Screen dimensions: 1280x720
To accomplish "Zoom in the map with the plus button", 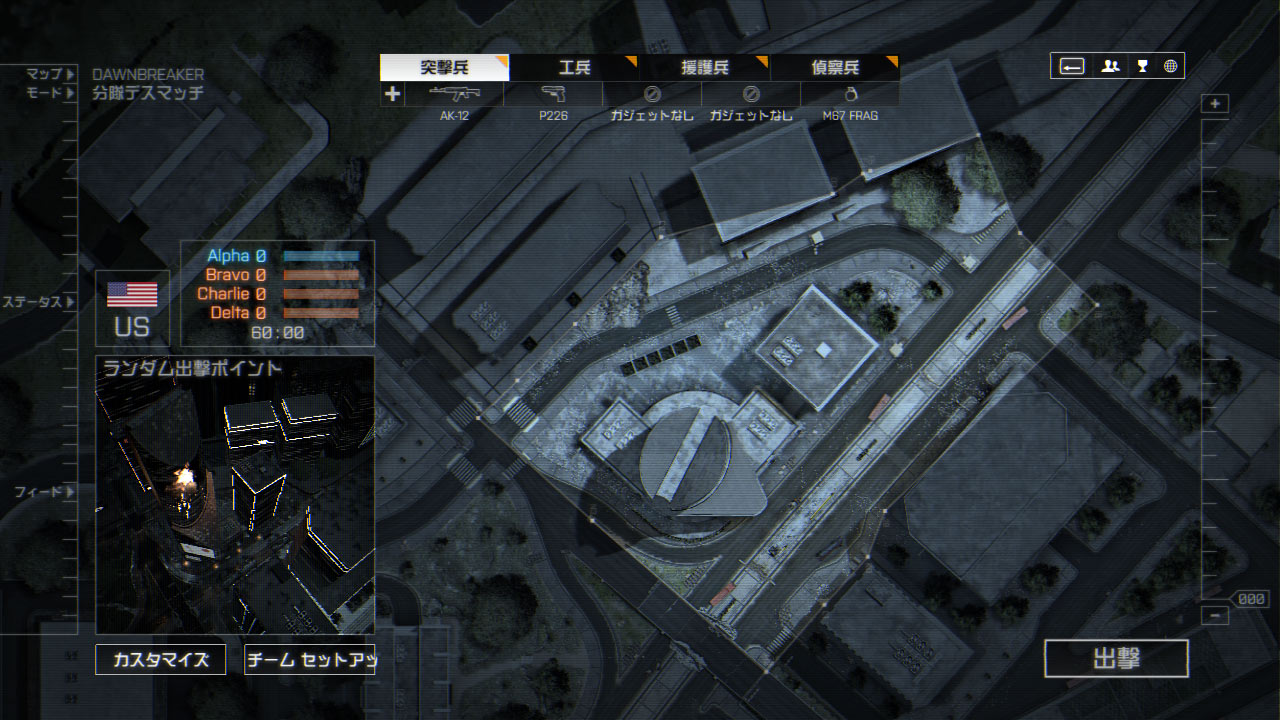I will coord(1215,104).
